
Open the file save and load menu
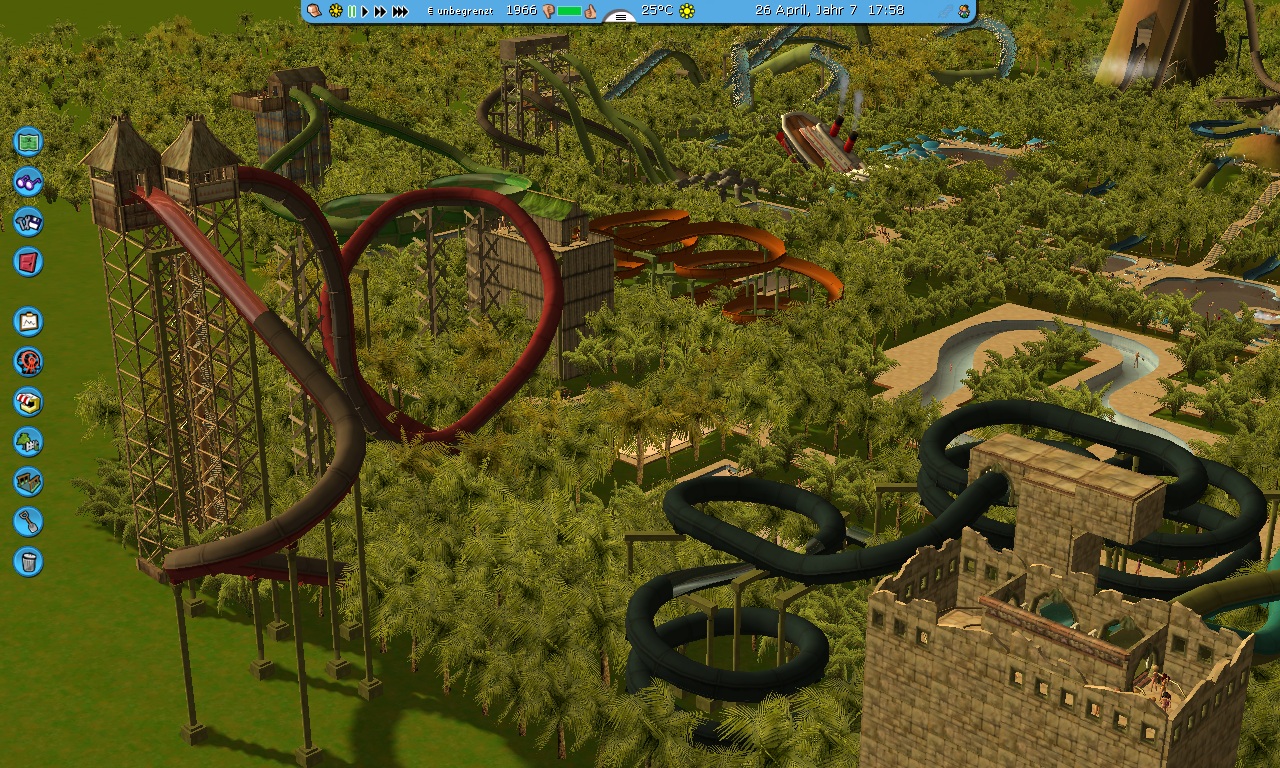click(28, 222)
